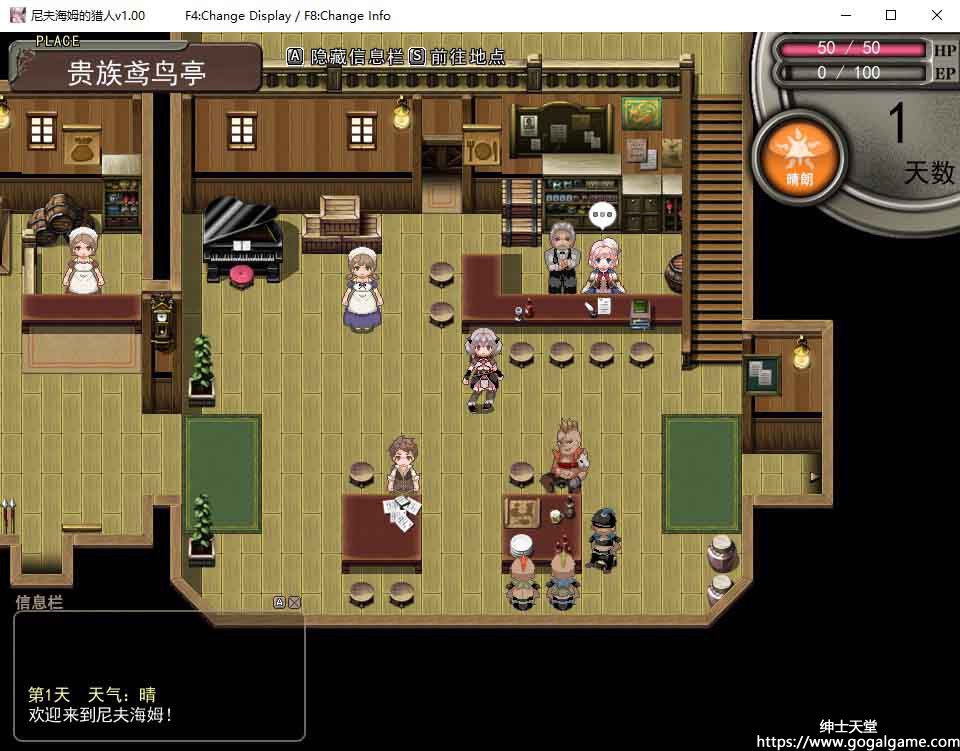Close the game window
Image resolution: width=960 pixels, height=751 pixels.
click(x=936, y=15)
